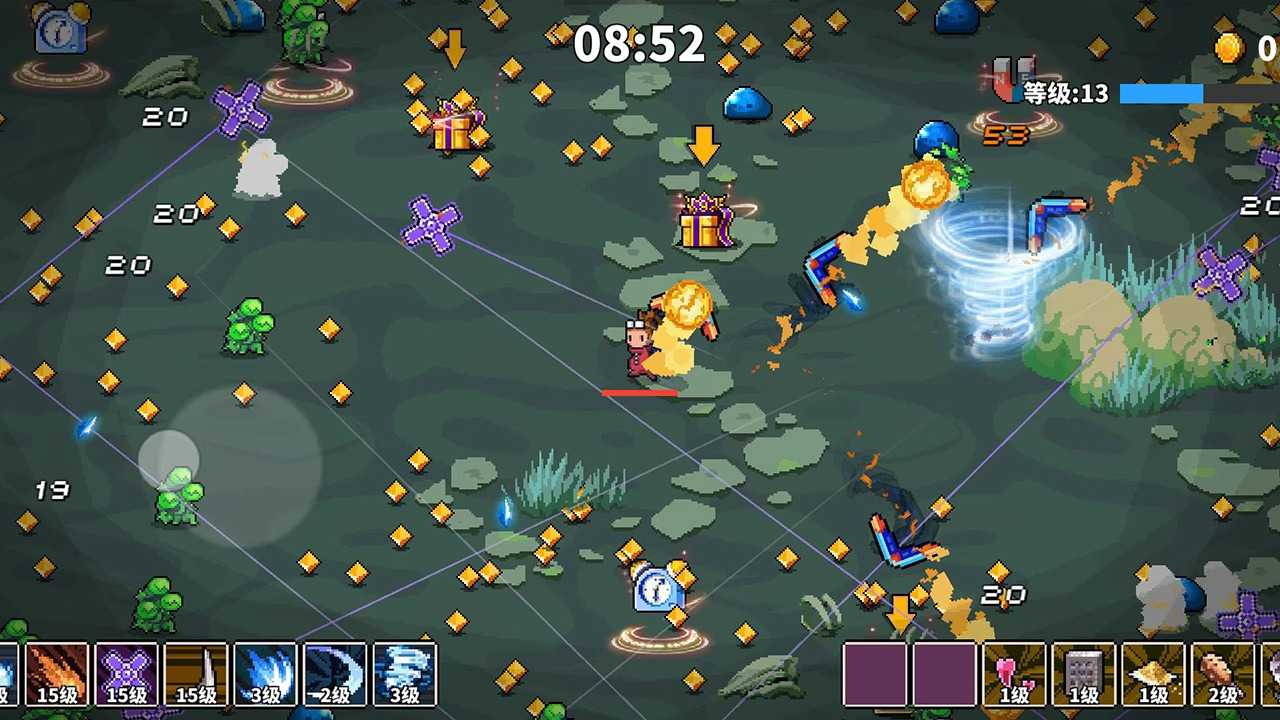The height and width of the screenshot is (720, 1280).
Task: Click the clock pickup near bottom center
Action: (658, 590)
